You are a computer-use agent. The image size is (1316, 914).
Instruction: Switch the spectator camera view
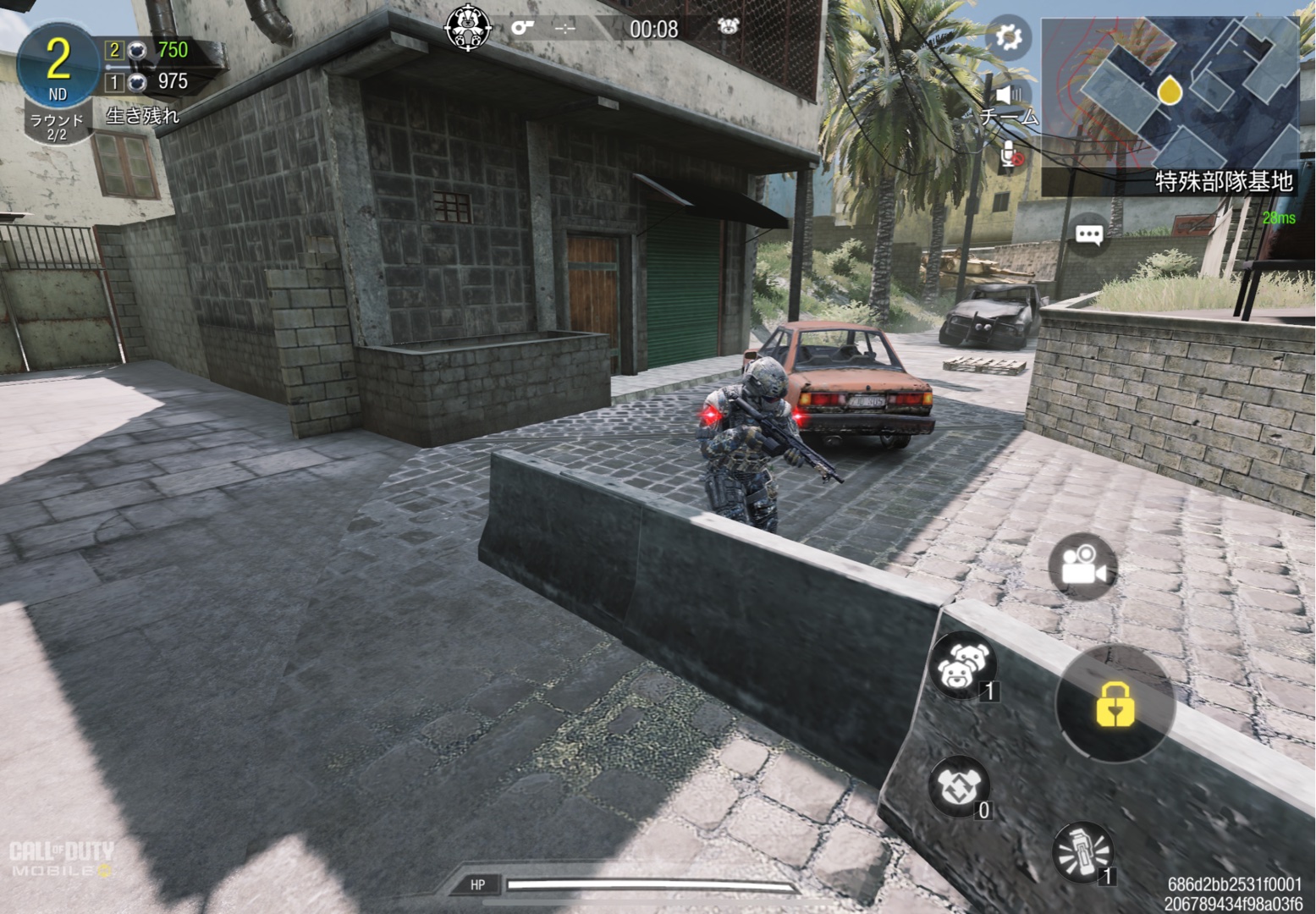tap(1082, 566)
